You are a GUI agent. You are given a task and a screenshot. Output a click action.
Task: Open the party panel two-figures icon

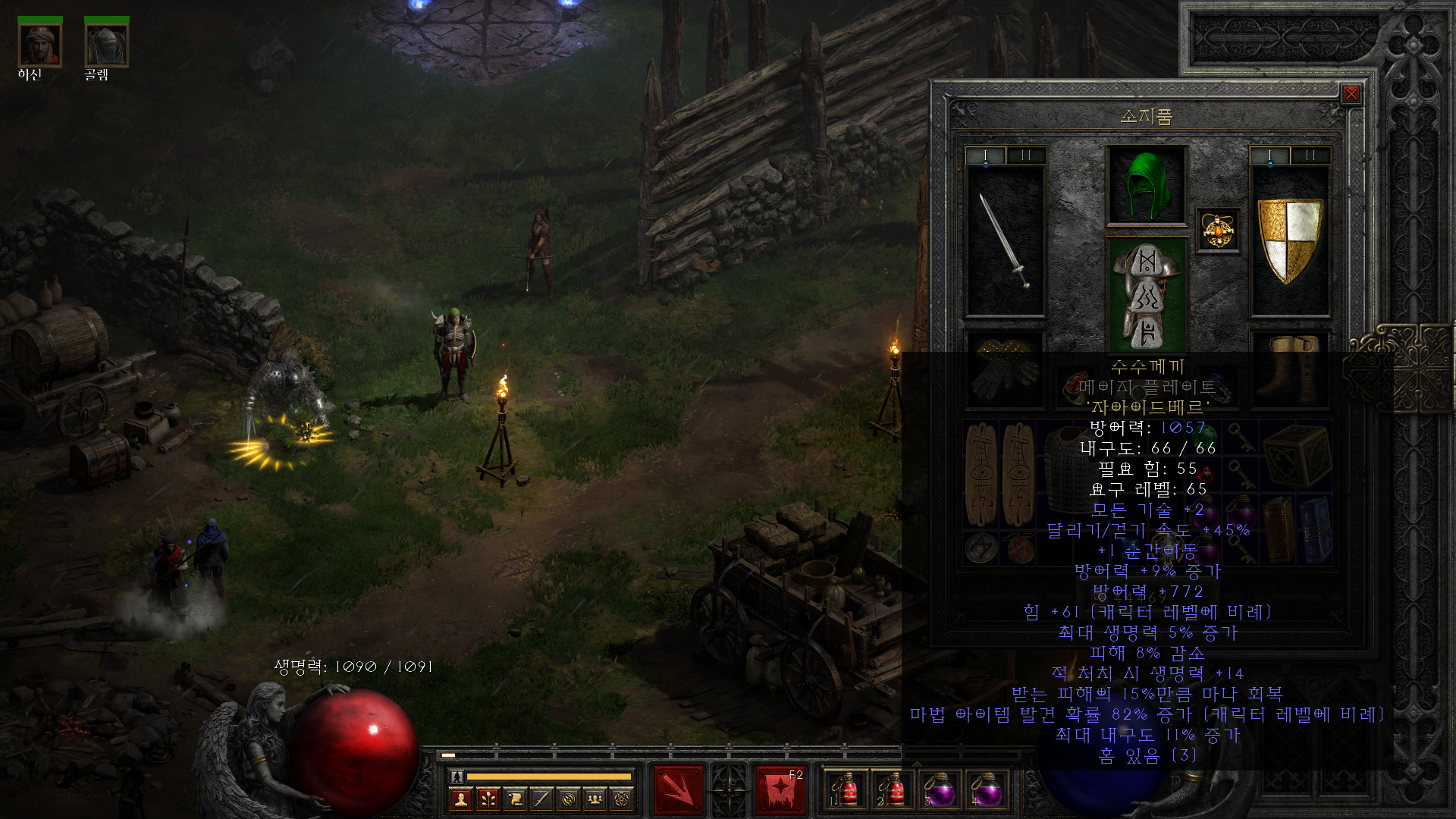(595, 799)
